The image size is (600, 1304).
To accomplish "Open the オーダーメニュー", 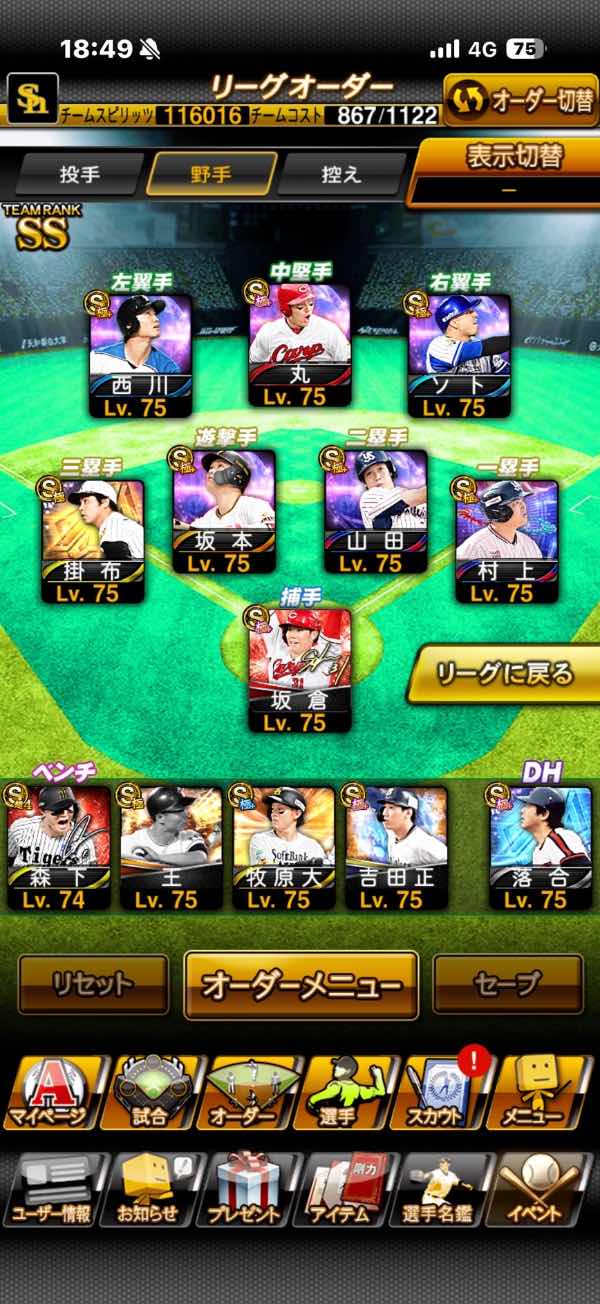I will [301, 984].
